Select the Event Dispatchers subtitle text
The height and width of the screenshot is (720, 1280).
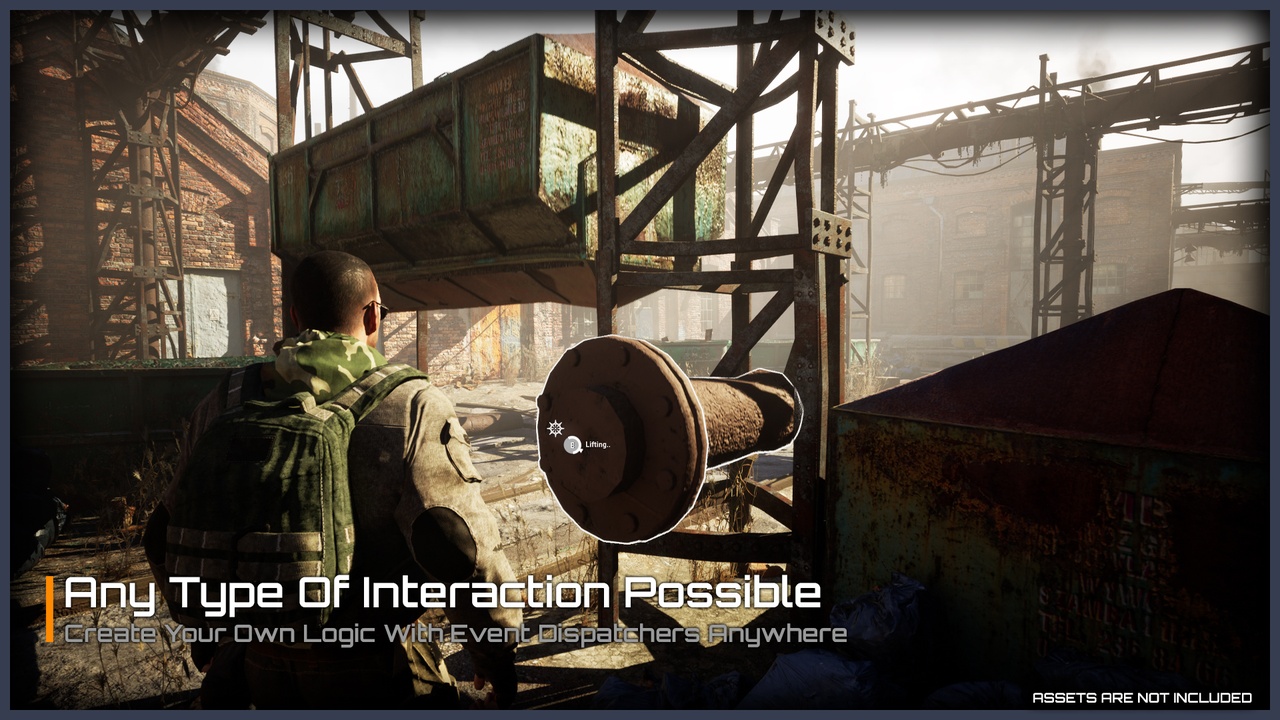coord(450,631)
